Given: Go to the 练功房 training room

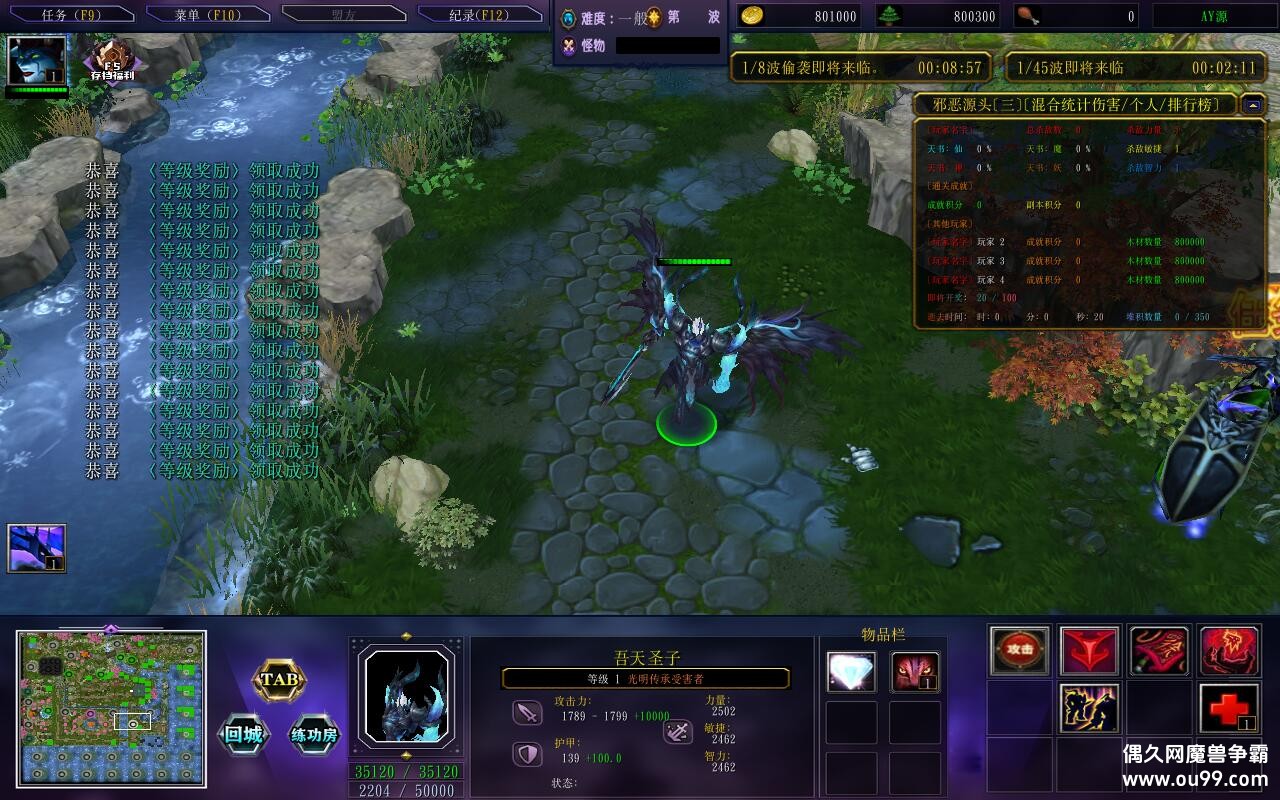Looking at the screenshot, I should pyautogui.click(x=315, y=736).
